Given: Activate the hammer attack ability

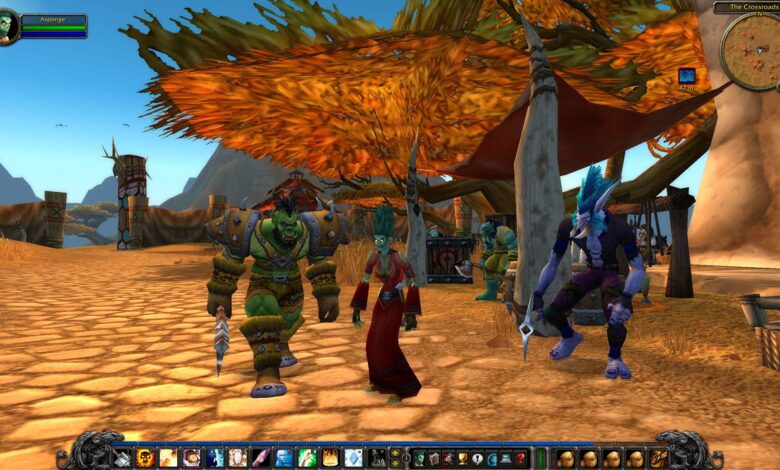Looking at the screenshot, I should click(x=121, y=458).
